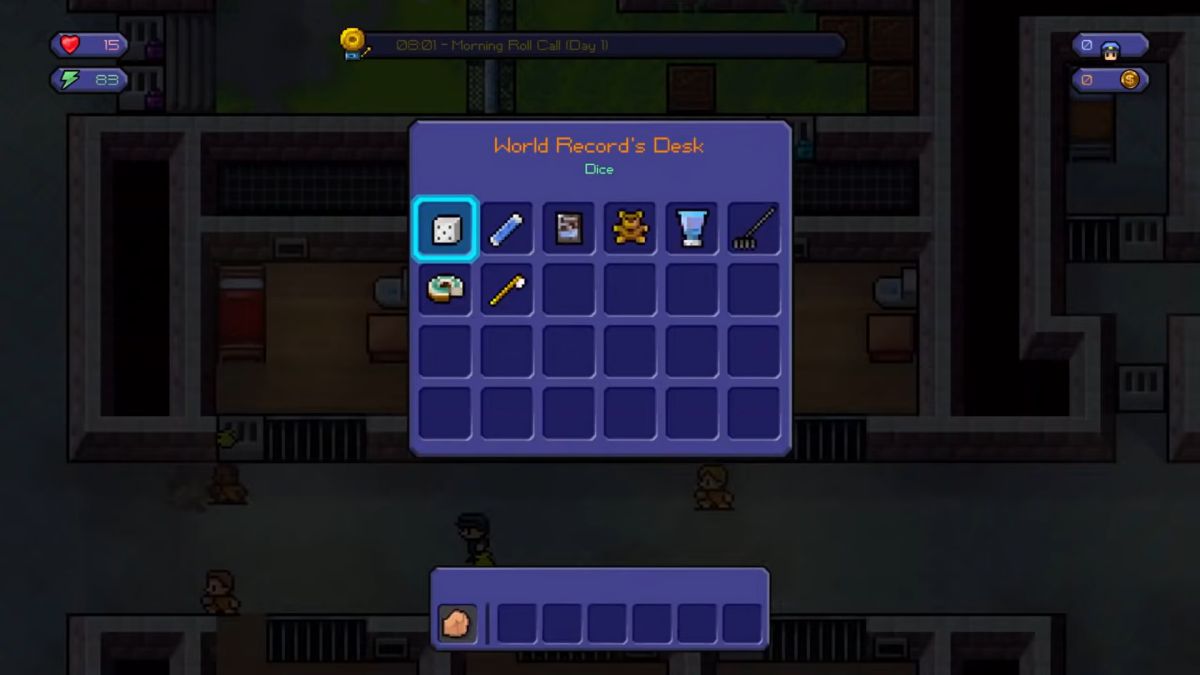Image resolution: width=1200 pixels, height=675 pixels.
Task: Grab the teddy bear from the desk
Action: click(630, 229)
